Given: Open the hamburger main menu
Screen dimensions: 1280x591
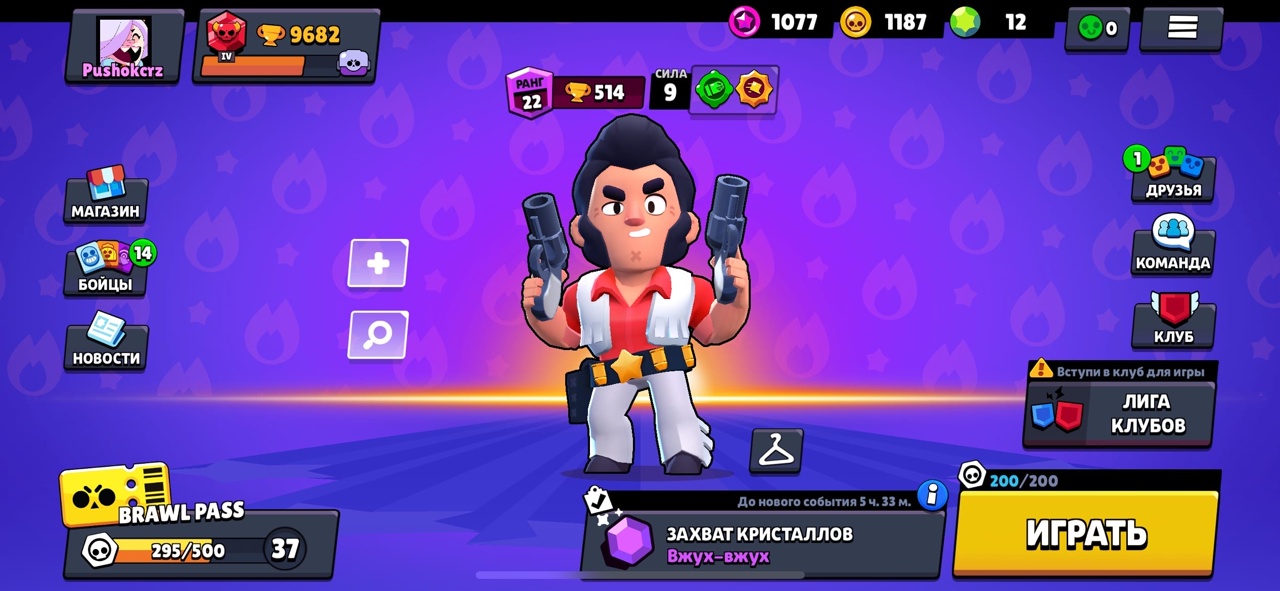Looking at the screenshot, I should [x=1182, y=29].
